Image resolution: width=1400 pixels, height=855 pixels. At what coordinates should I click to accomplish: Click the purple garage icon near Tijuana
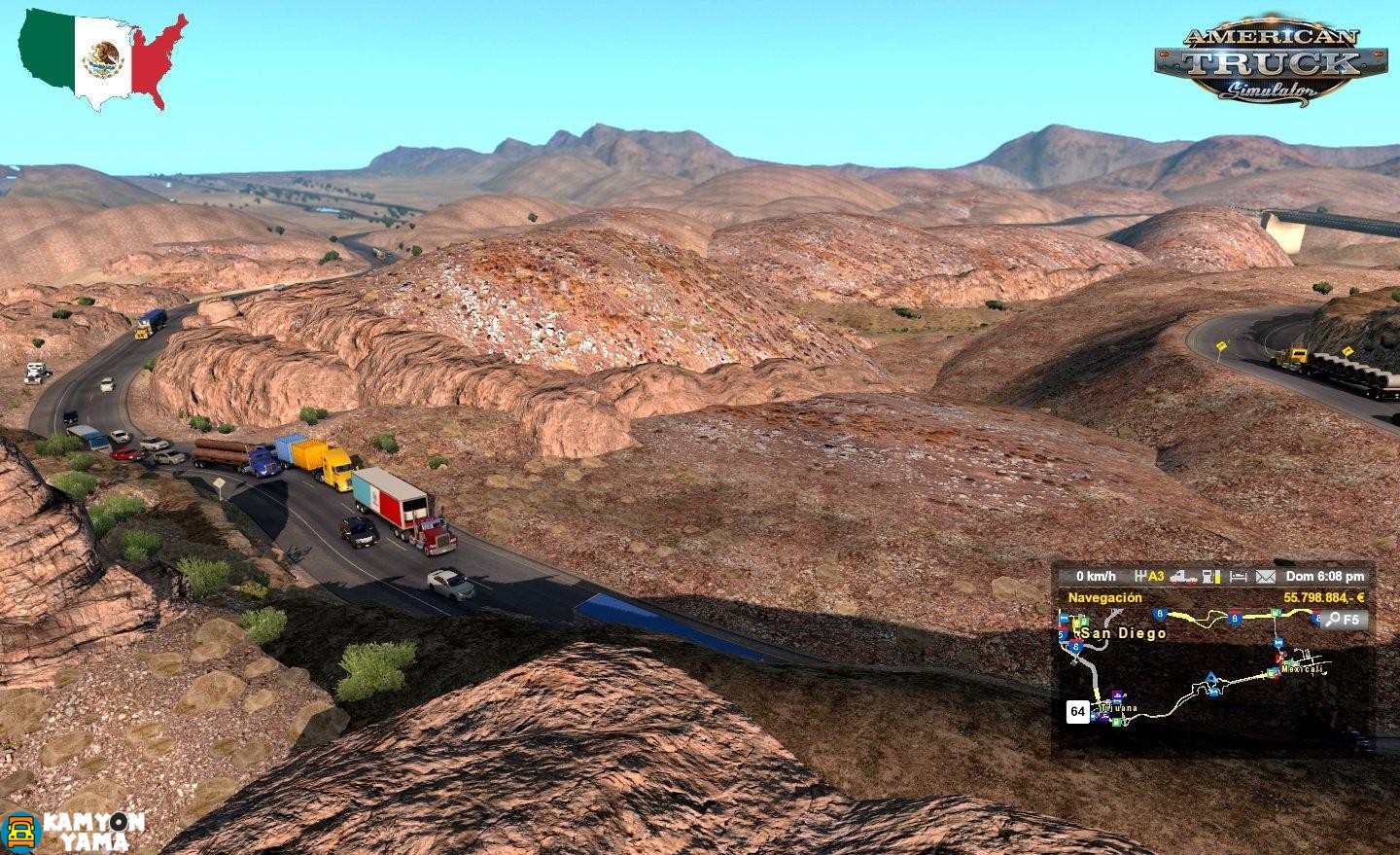pyautogui.click(x=1115, y=693)
